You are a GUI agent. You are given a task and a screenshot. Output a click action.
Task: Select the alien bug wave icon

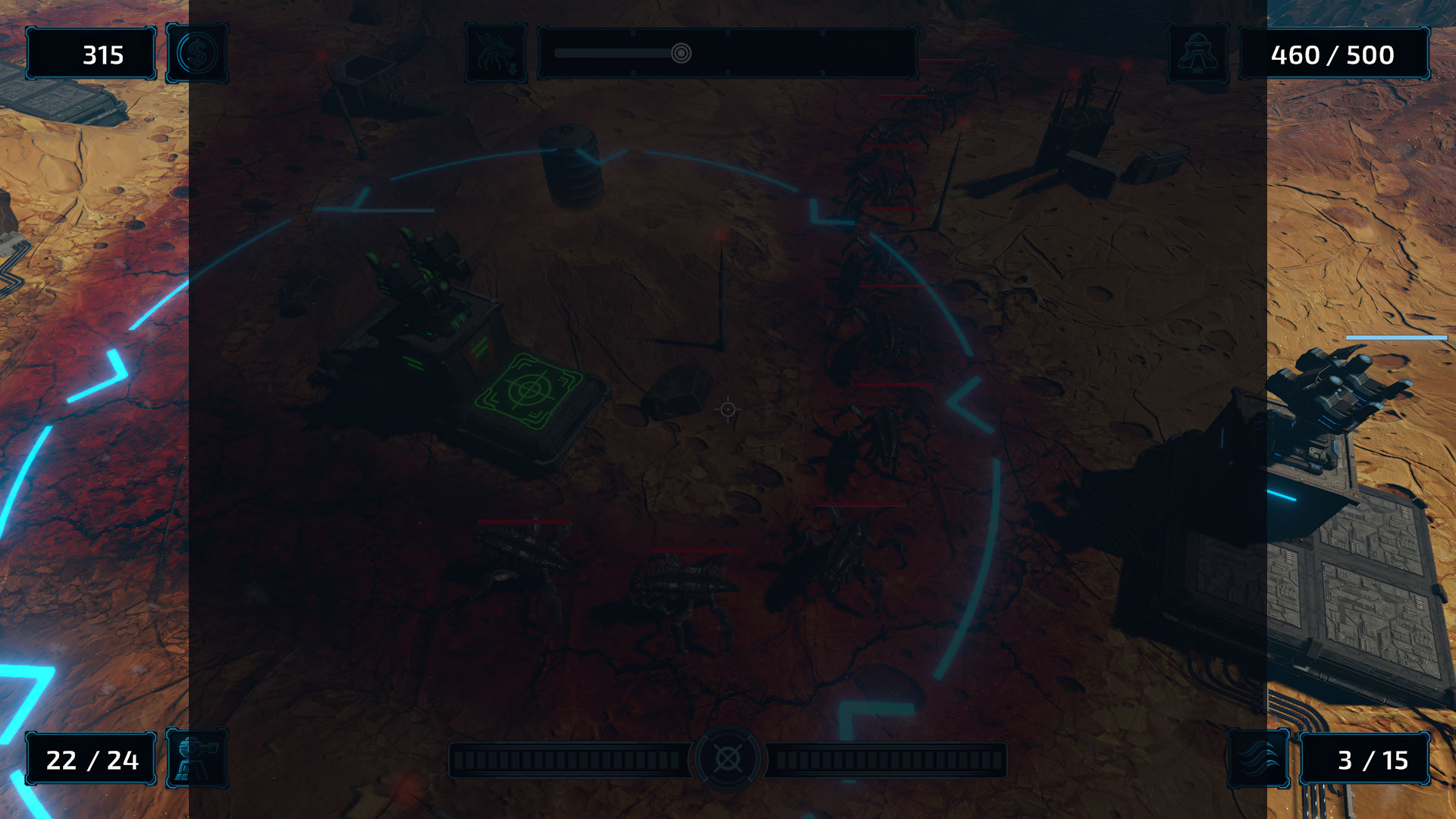click(x=497, y=54)
